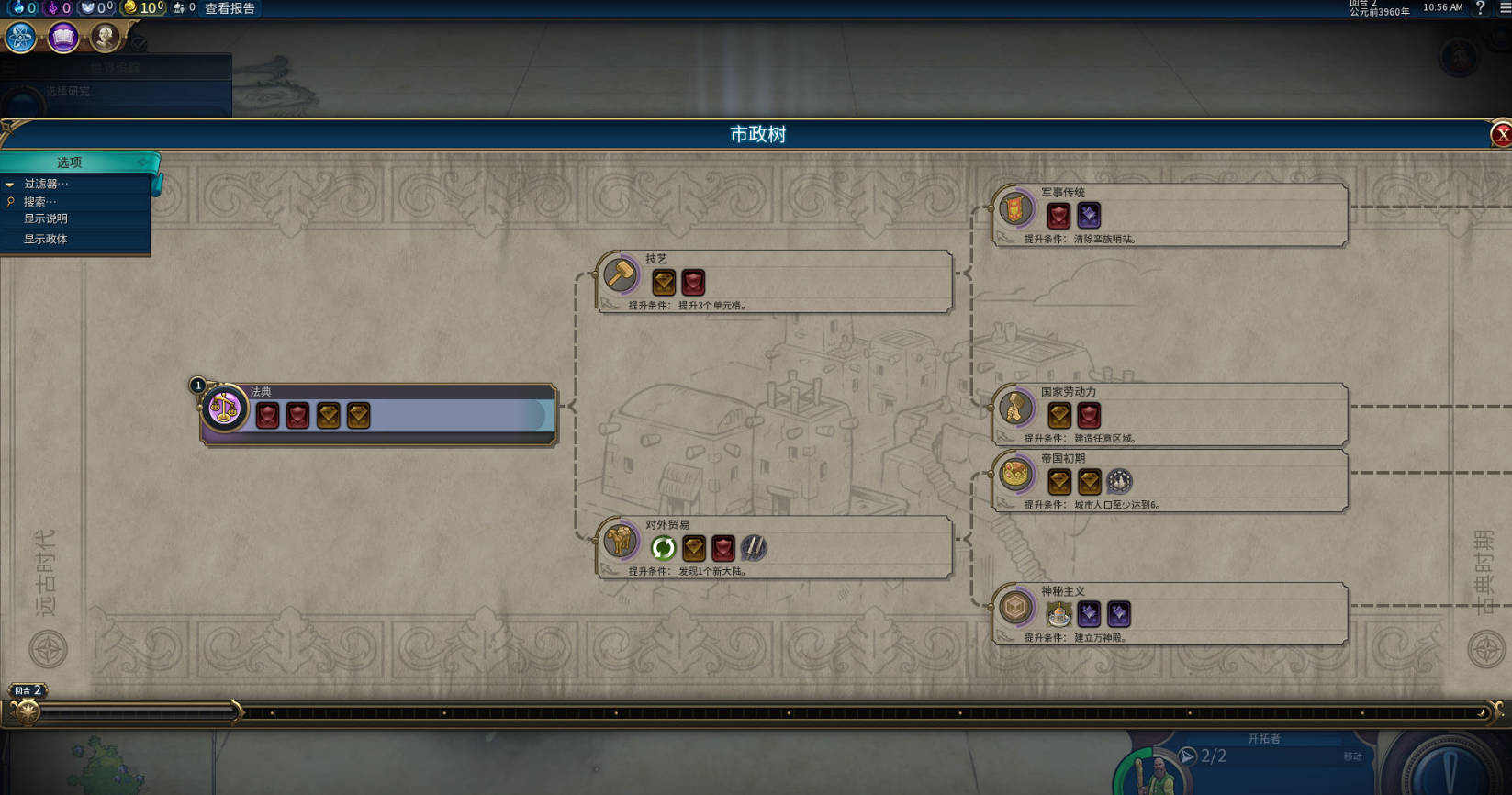The width and height of the screenshot is (1512, 795).
Task: Open the technology tree atom icon
Action: click(x=20, y=38)
